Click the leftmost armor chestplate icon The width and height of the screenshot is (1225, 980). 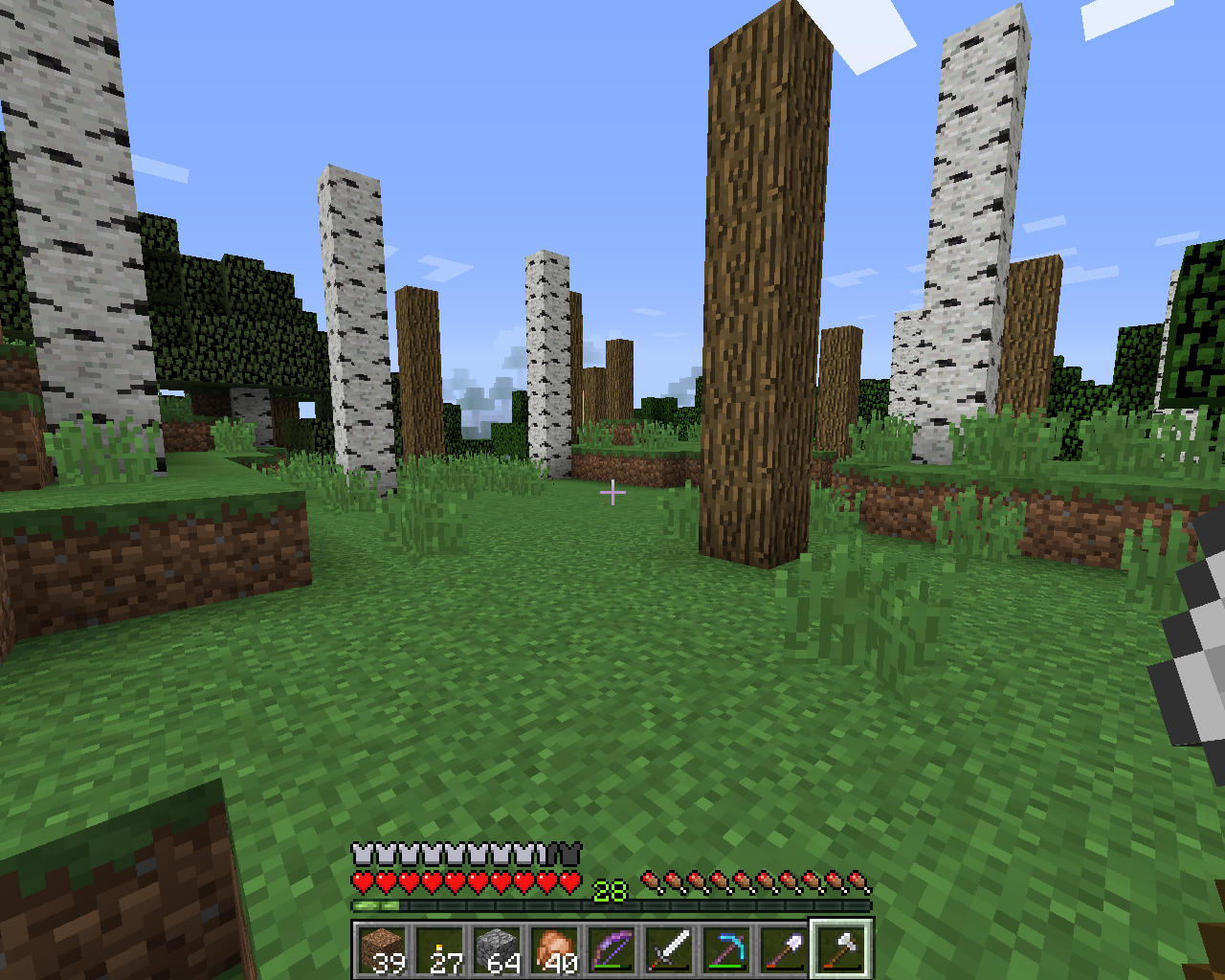[x=360, y=852]
